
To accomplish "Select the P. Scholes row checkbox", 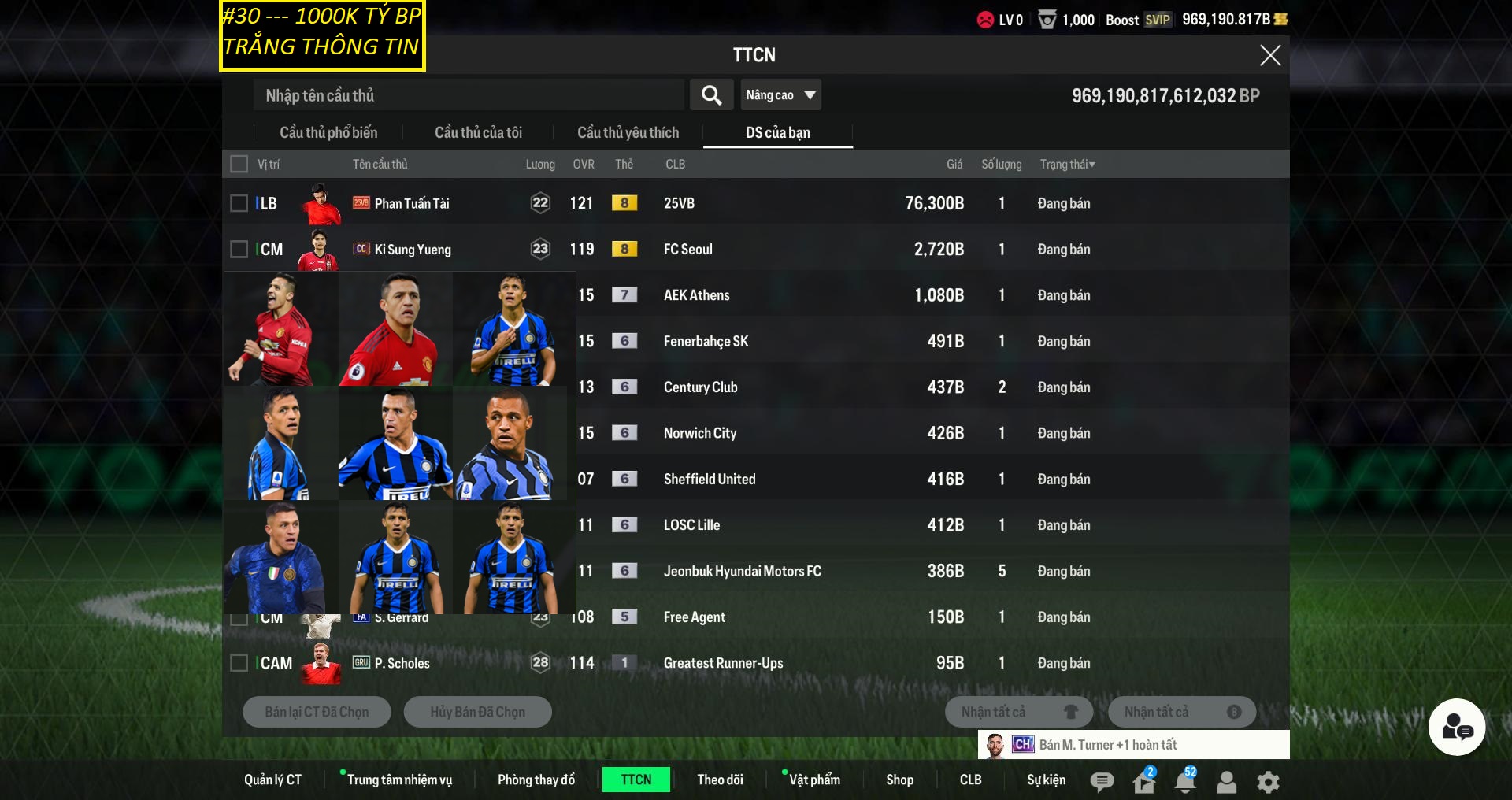I will (239, 663).
